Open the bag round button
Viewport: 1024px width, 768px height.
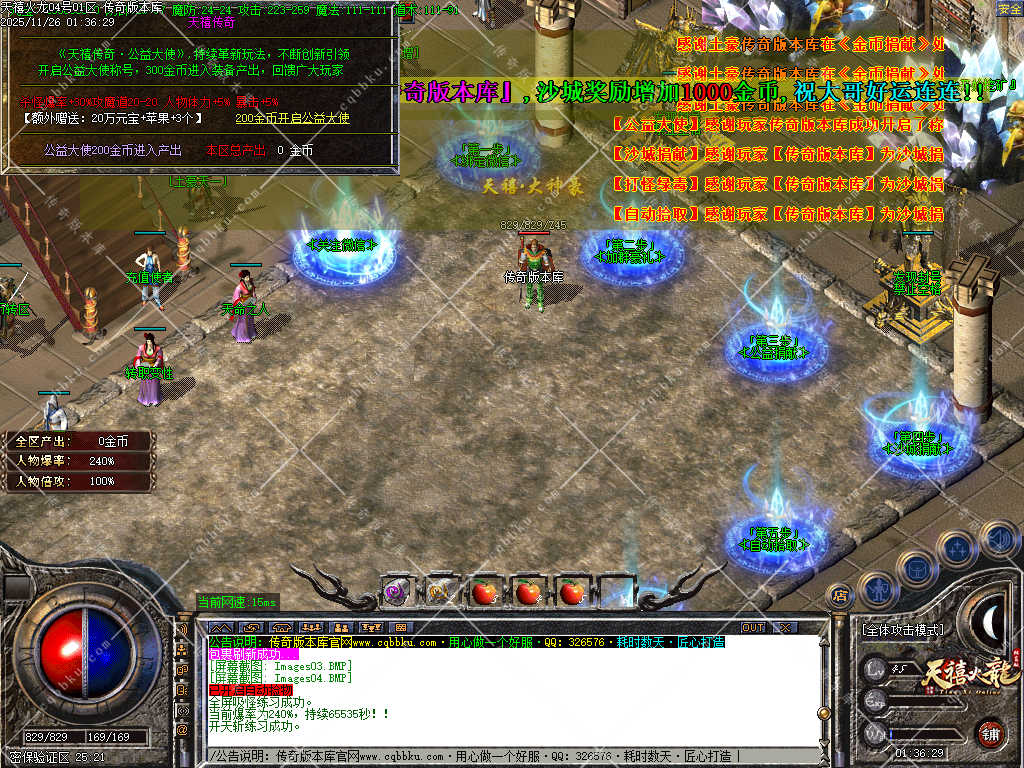915,566
